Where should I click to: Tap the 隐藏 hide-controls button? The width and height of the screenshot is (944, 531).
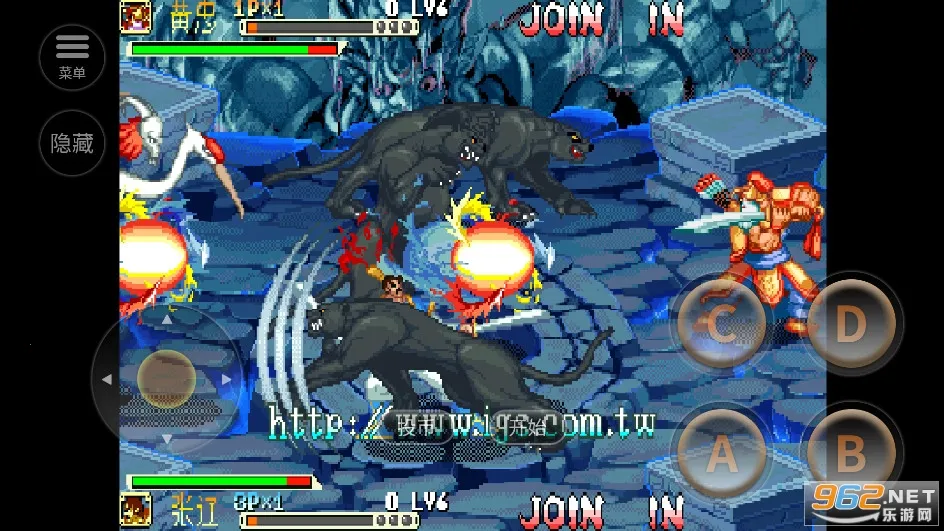[x=72, y=143]
